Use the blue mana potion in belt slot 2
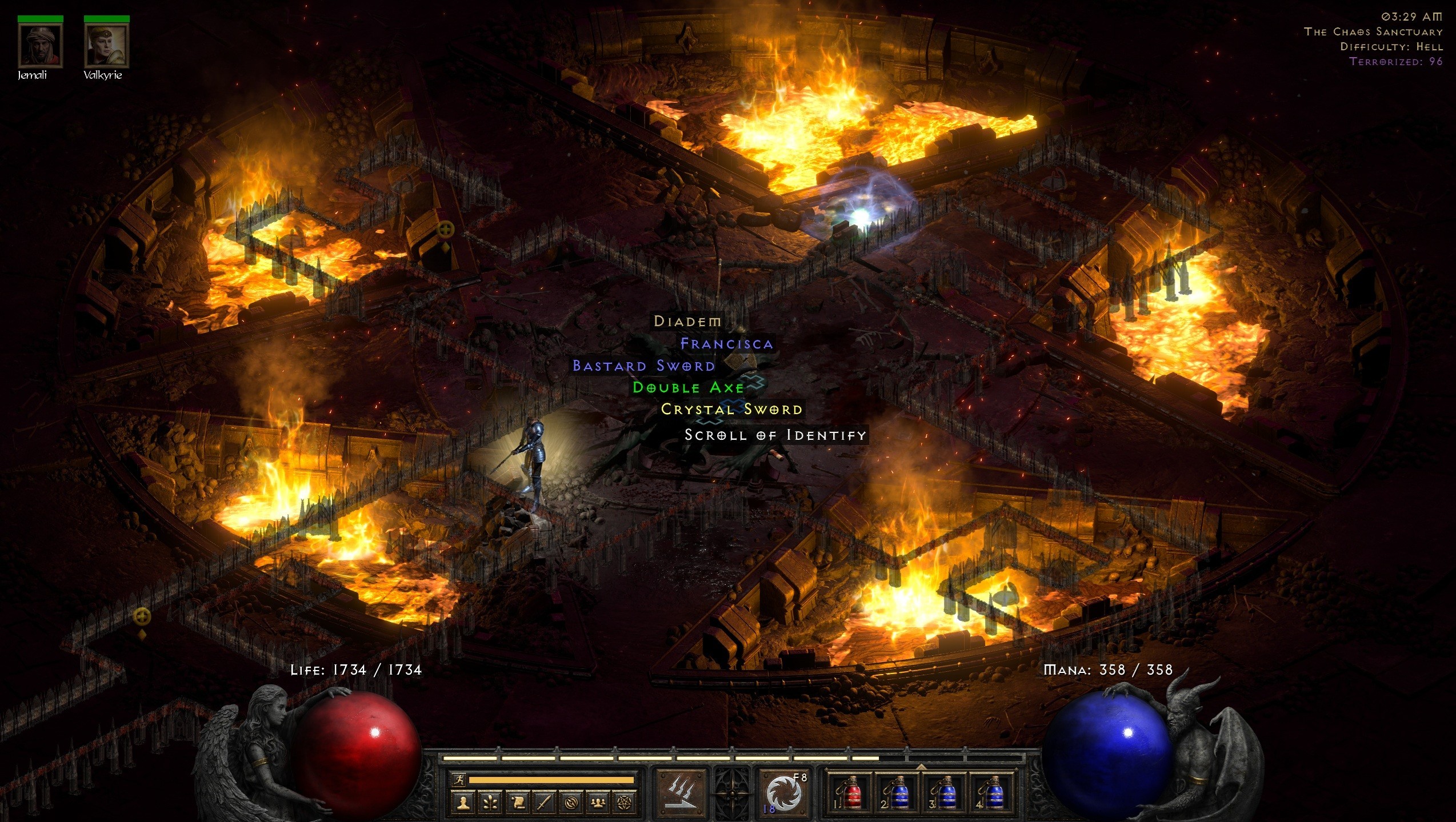 897,793
